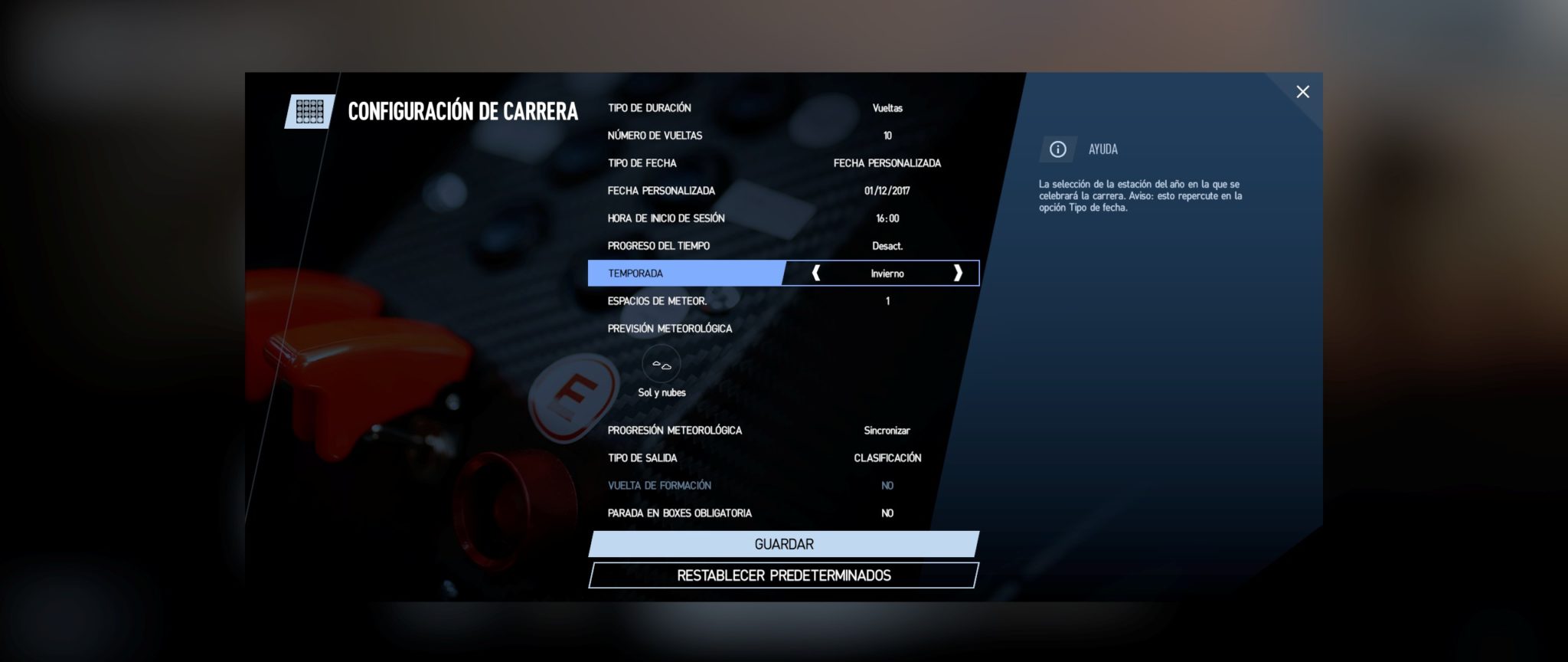Click the Ayuda info icon

pyautogui.click(x=1057, y=149)
